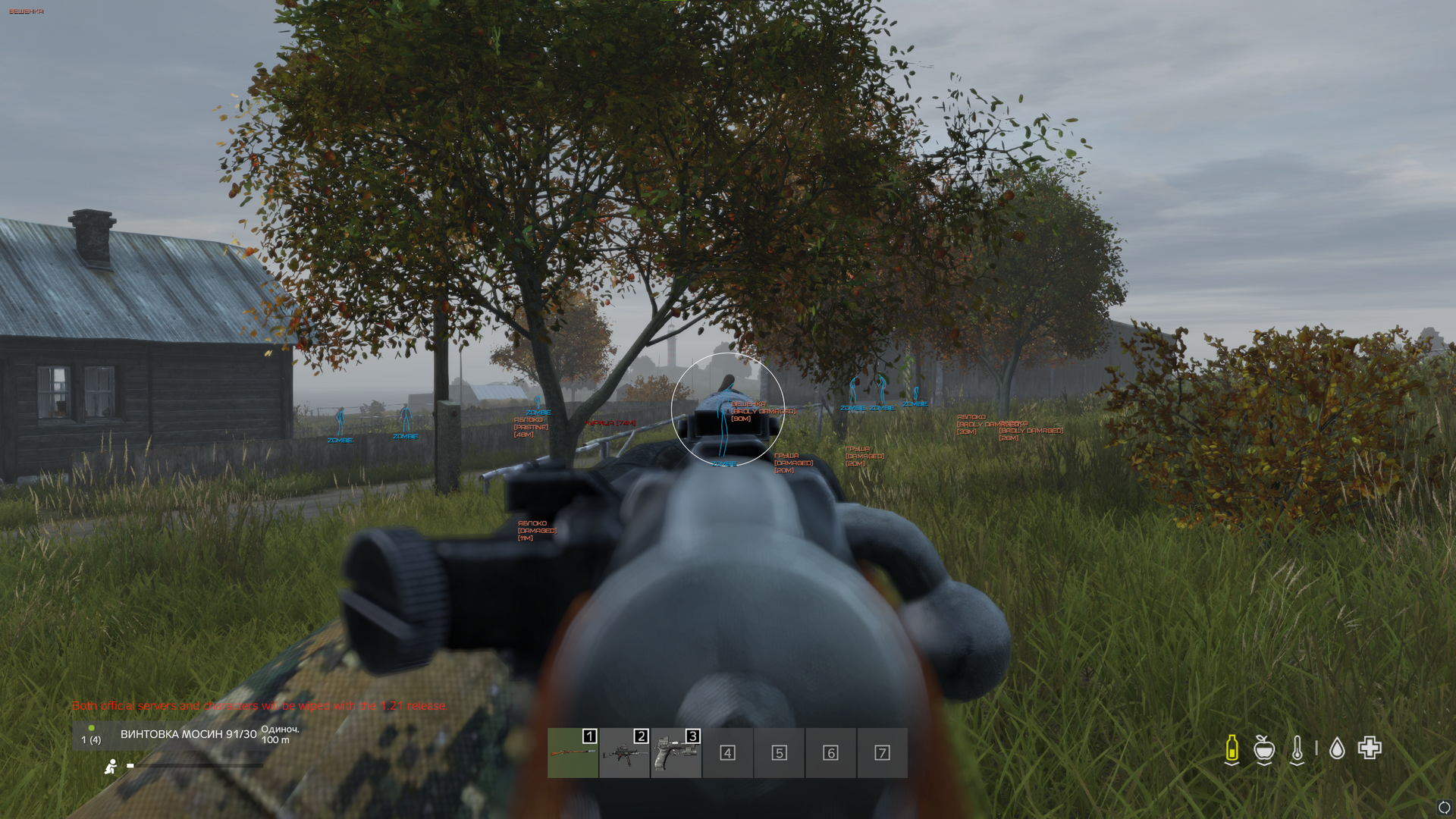The height and width of the screenshot is (819, 1456).
Task: Select the Mosin rifle in hotbar slot 1
Action: pos(573,753)
